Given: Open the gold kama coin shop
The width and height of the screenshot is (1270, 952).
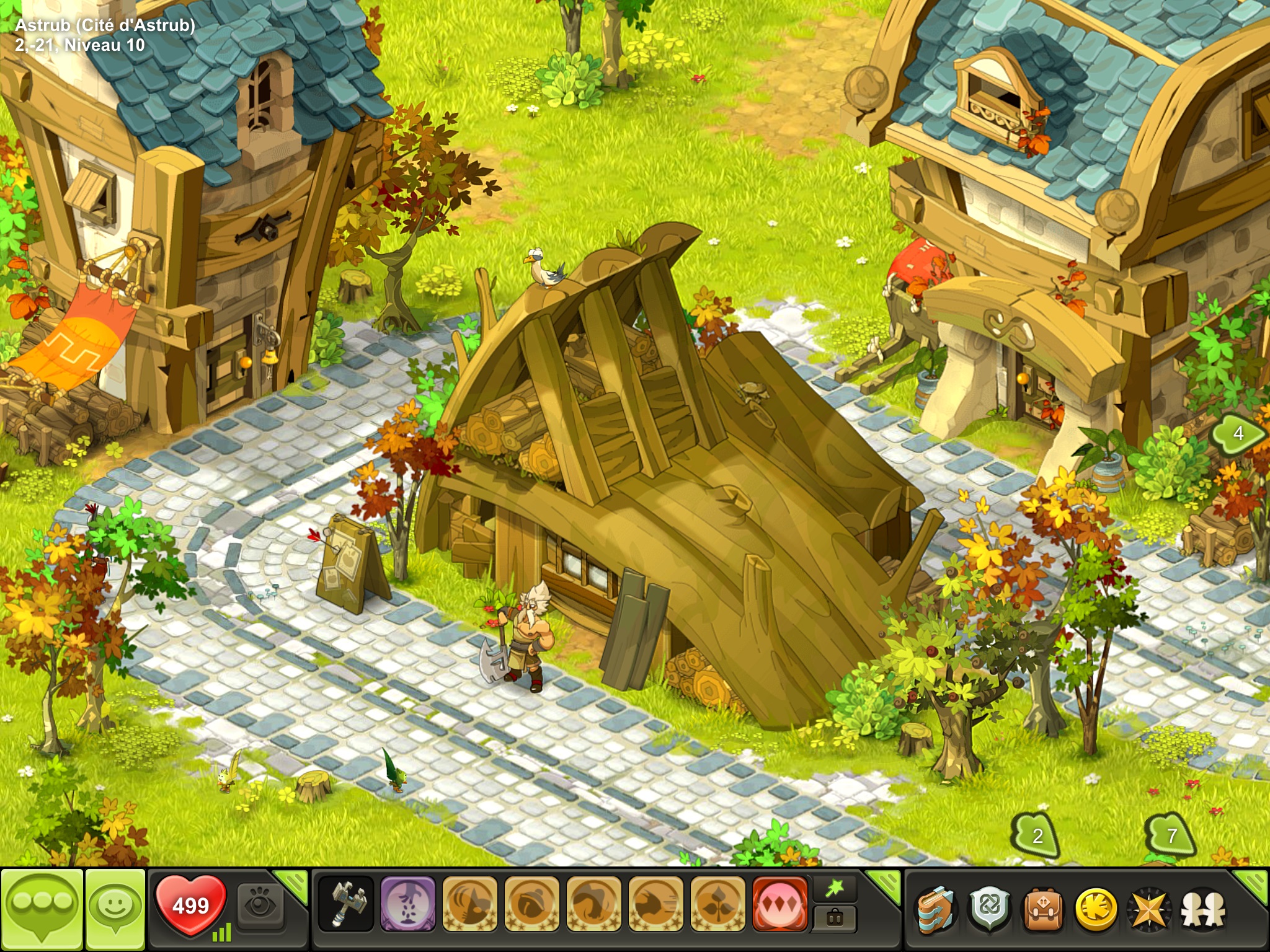Looking at the screenshot, I should 1096,910.
